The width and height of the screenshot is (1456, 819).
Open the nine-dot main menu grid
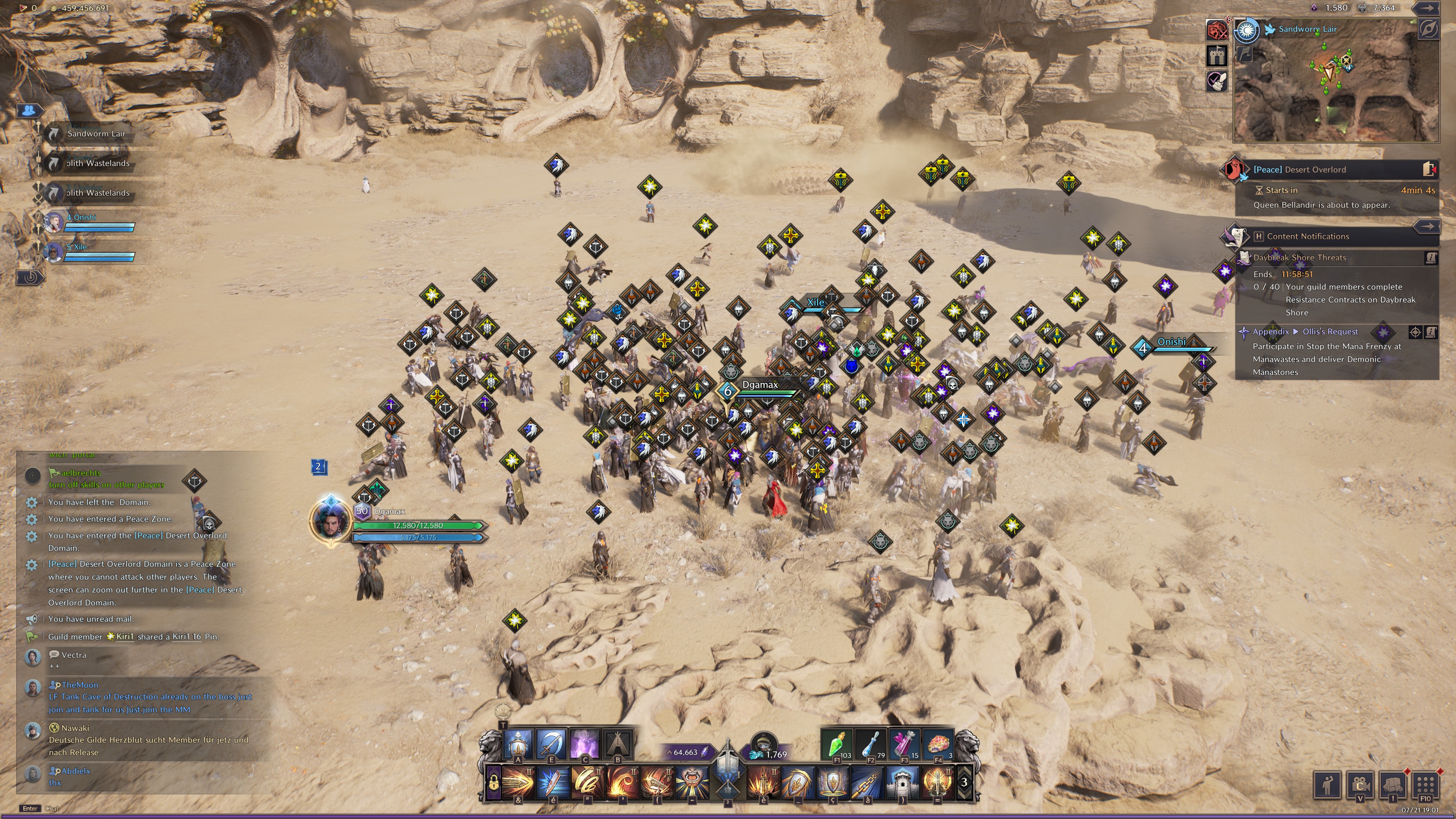[x=1425, y=784]
